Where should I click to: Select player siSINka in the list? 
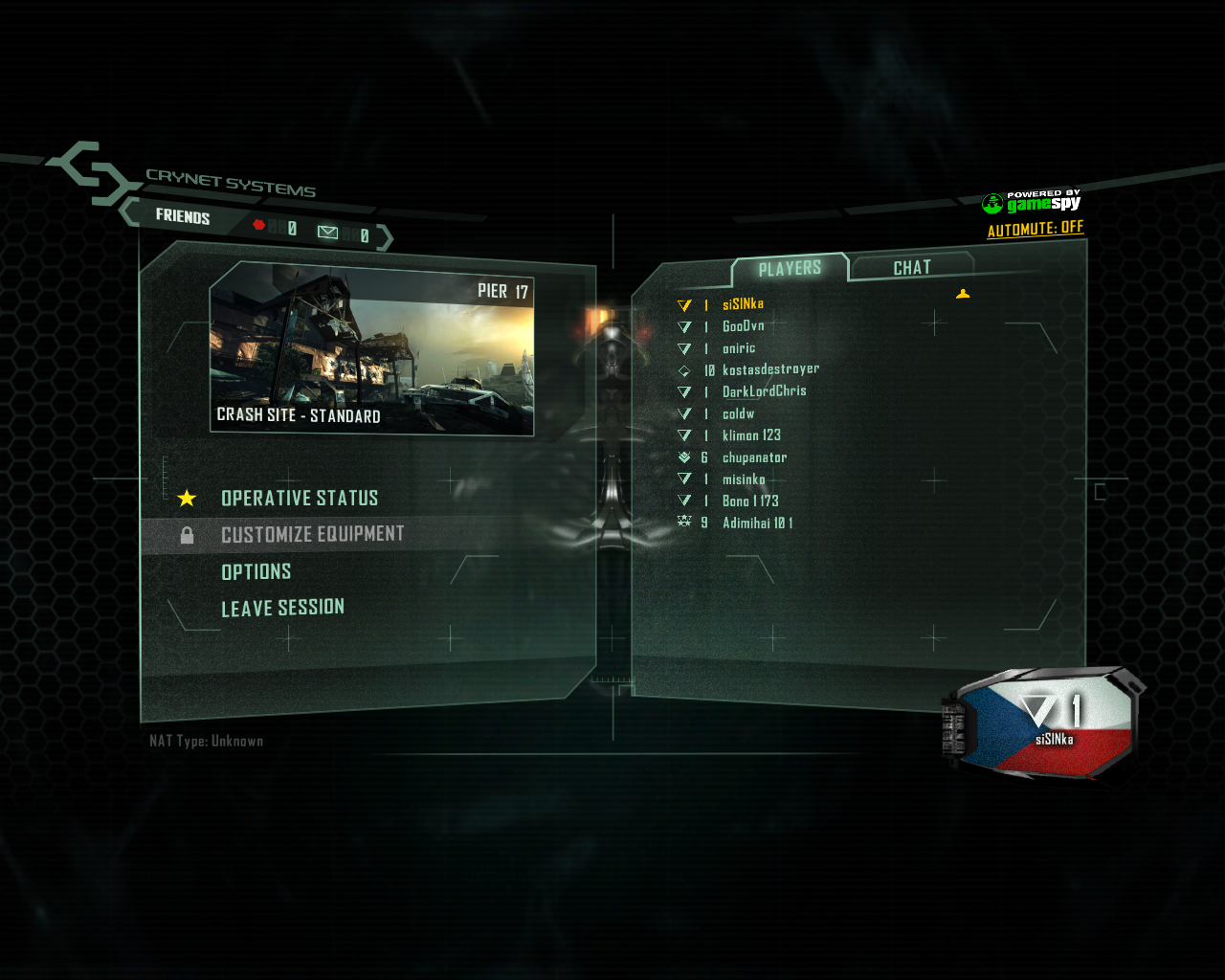click(743, 304)
